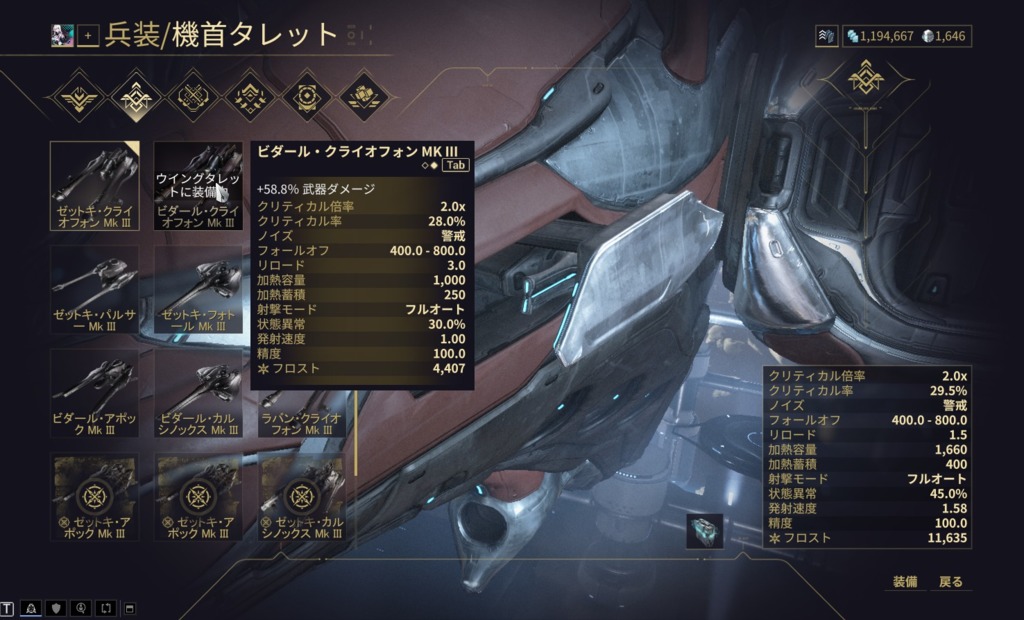
Task: Select the locked ゼットキ・カルシノックス Mk III tile
Action: pos(301,497)
